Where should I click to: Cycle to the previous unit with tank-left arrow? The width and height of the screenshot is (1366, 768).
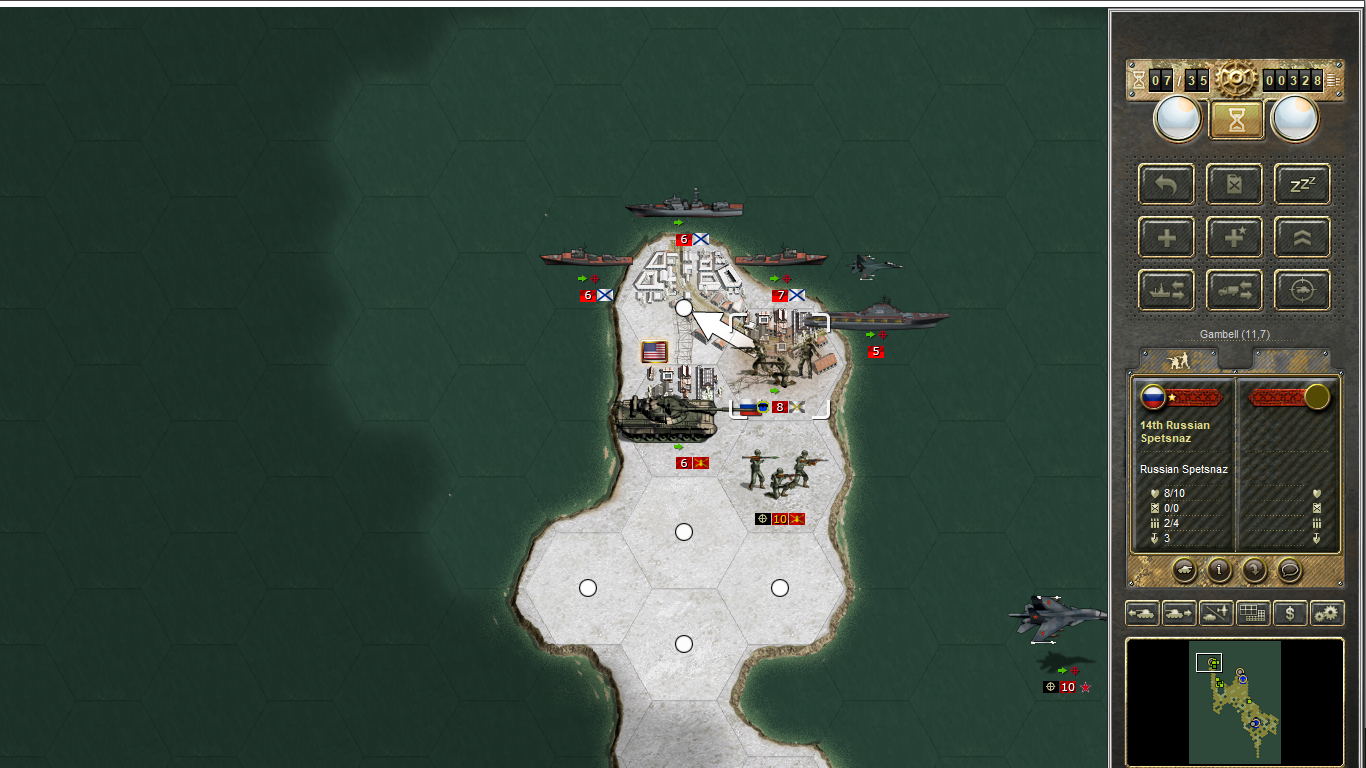[x=1142, y=613]
